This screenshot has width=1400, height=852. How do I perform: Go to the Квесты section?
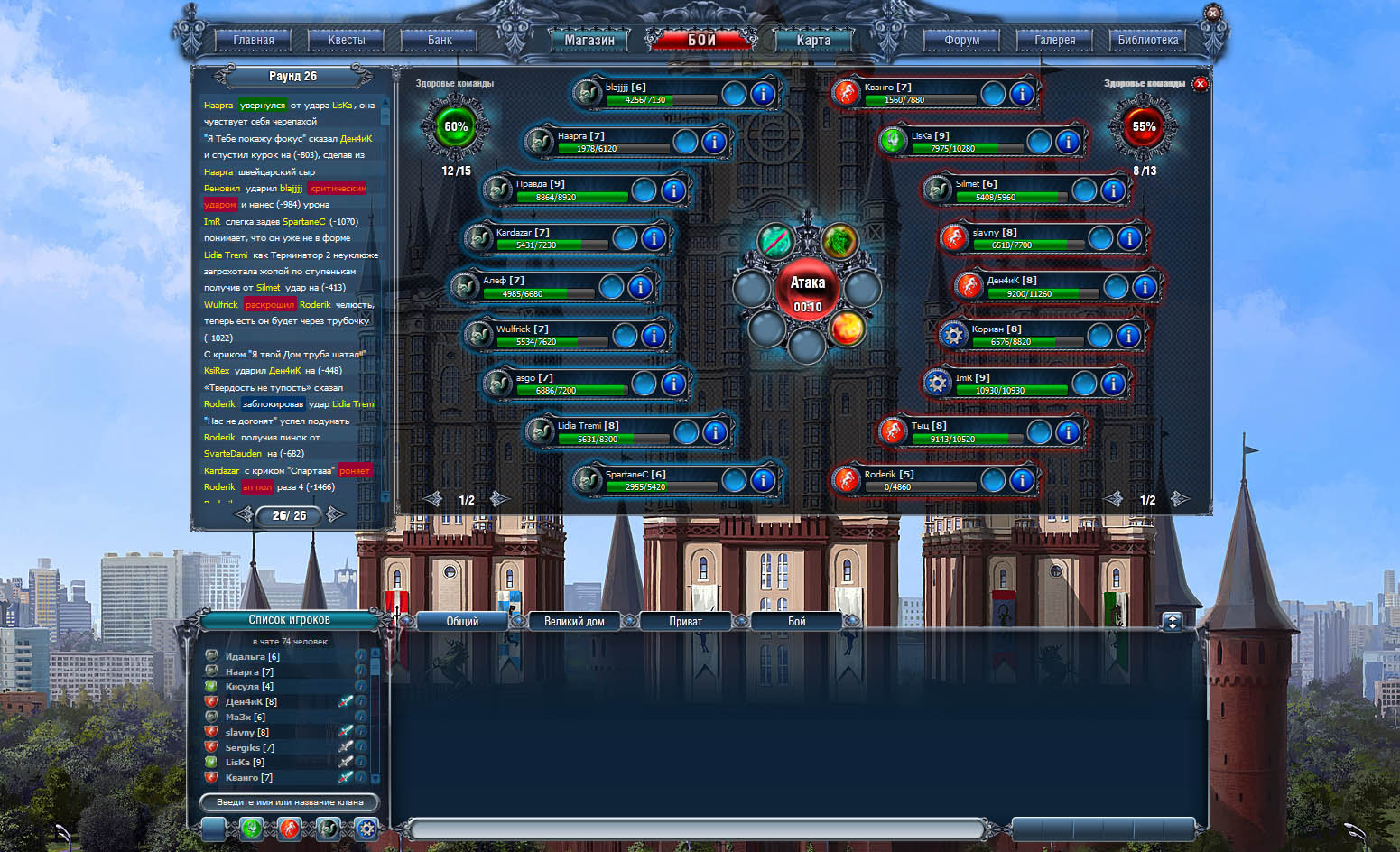click(x=347, y=40)
